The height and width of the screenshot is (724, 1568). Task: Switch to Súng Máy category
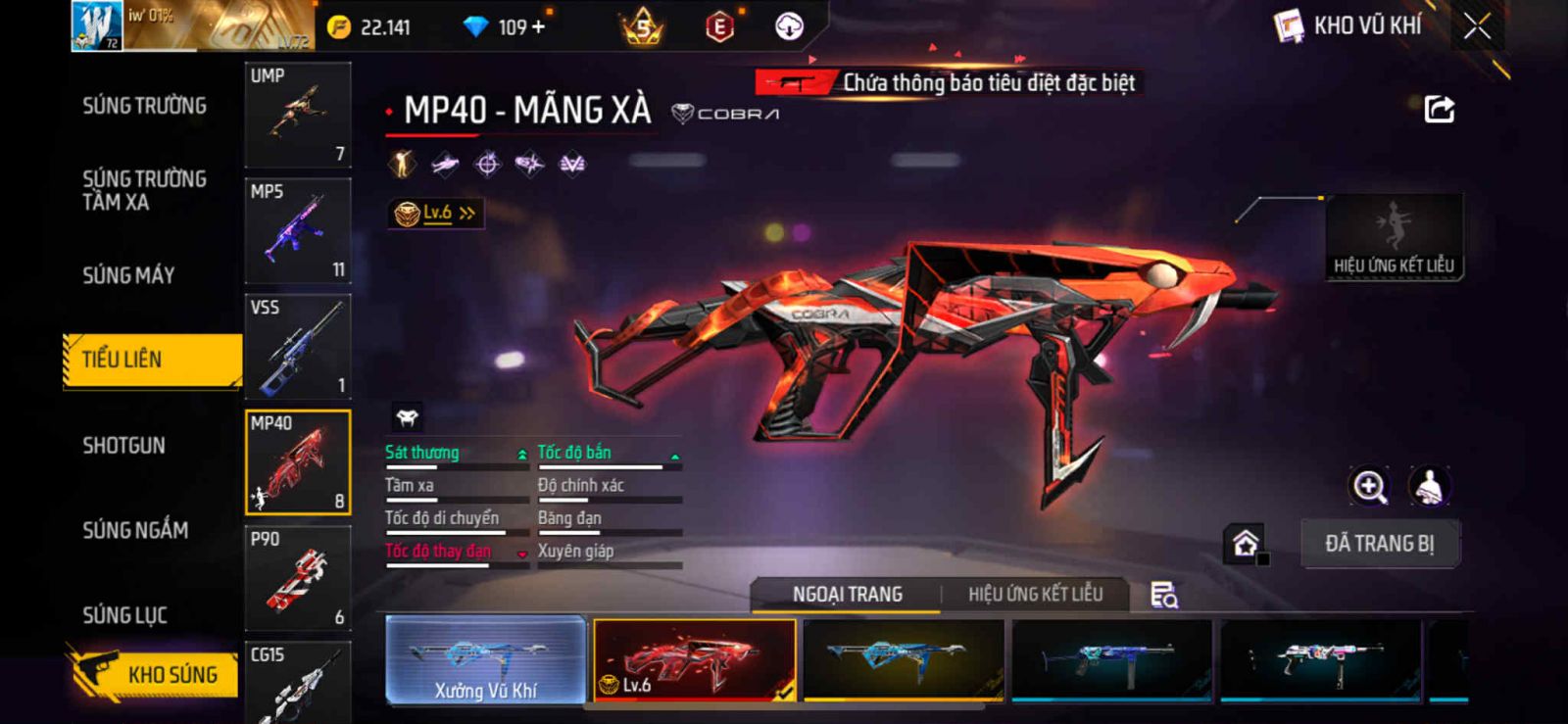(128, 275)
